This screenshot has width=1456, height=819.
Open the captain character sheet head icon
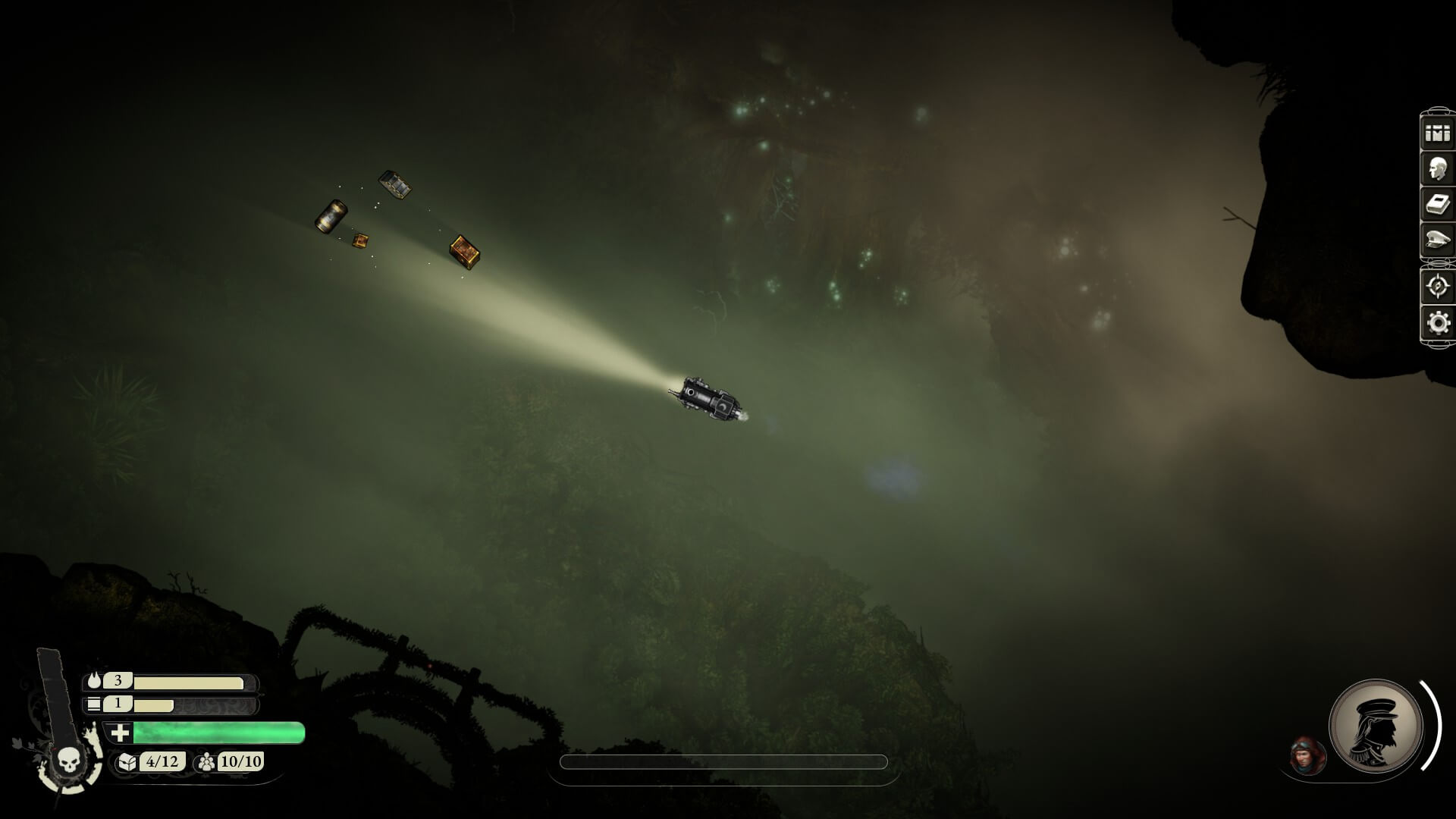(x=1437, y=168)
